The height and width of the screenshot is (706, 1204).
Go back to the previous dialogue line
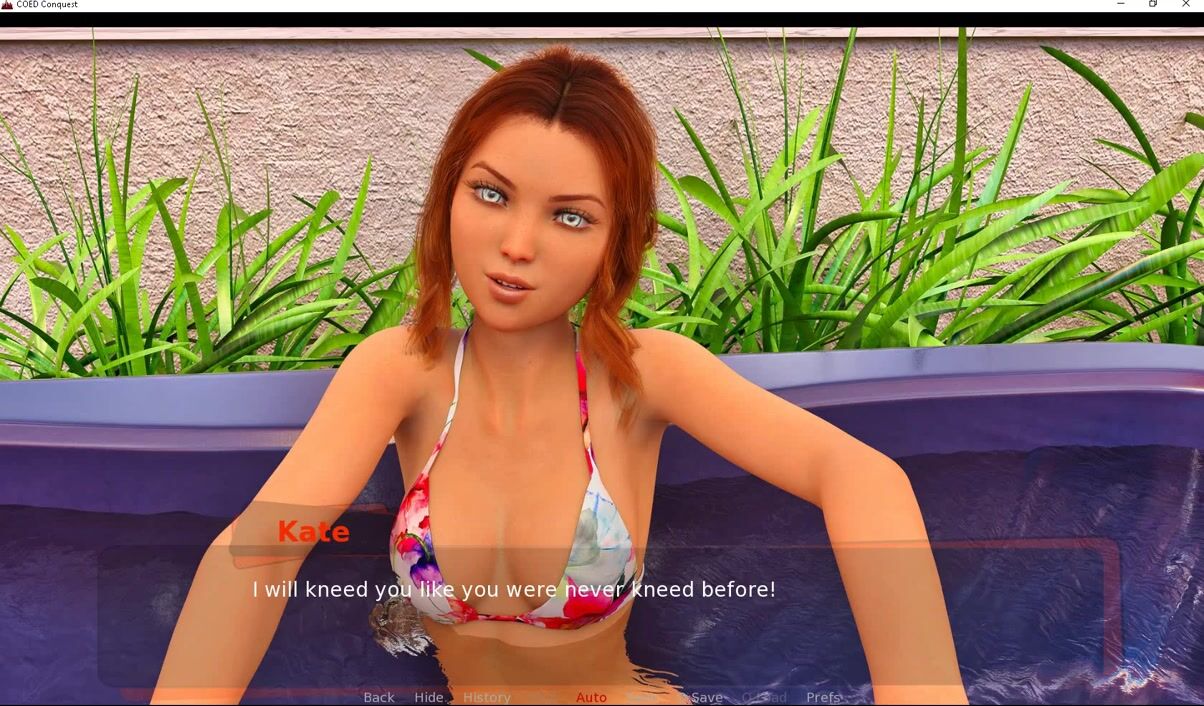click(378, 697)
